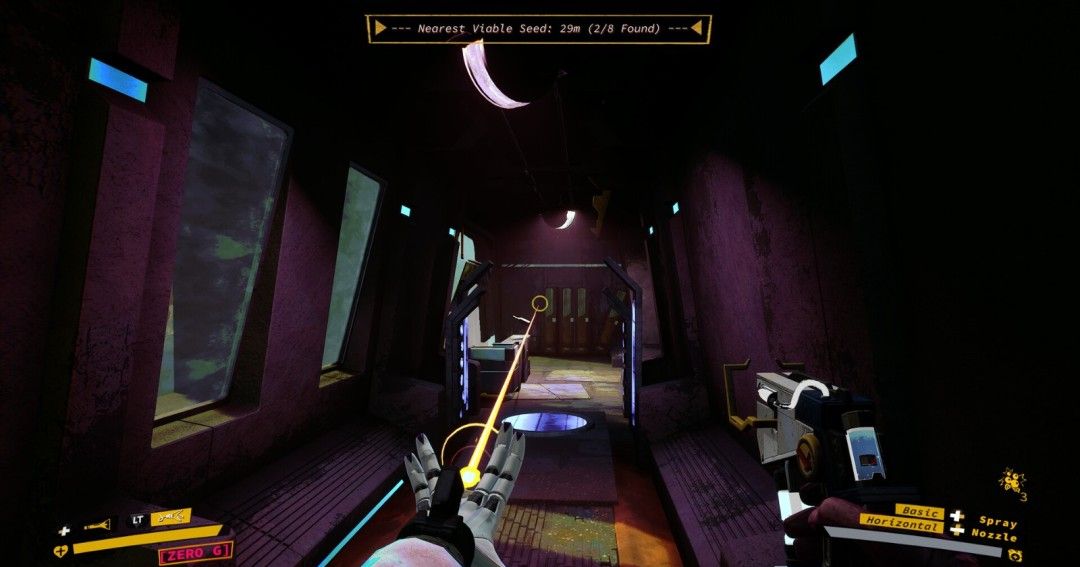Image resolution: width=1080 pixels, height=567 pixels.
Task: Click the tank icon beside the spray bar
Action: [x=1015, y=554]
